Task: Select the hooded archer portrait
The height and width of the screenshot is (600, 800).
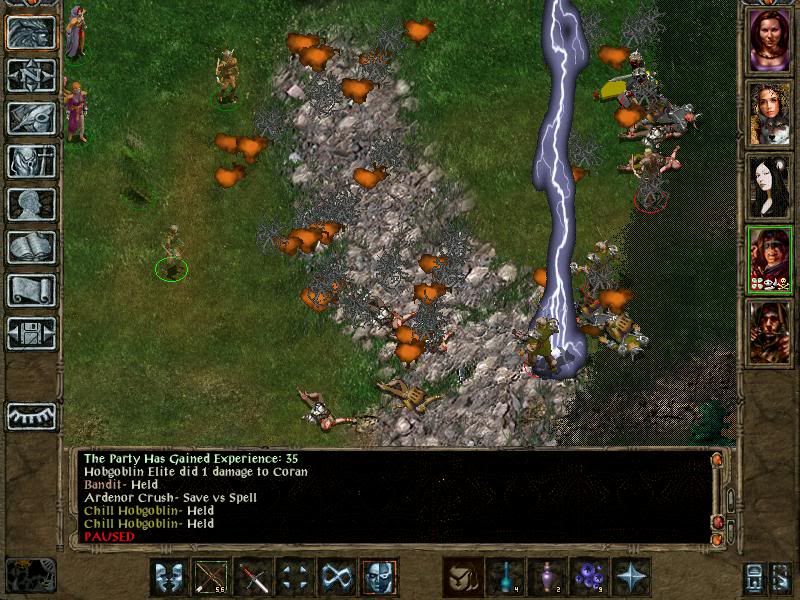Action: (x=769, y=332)
